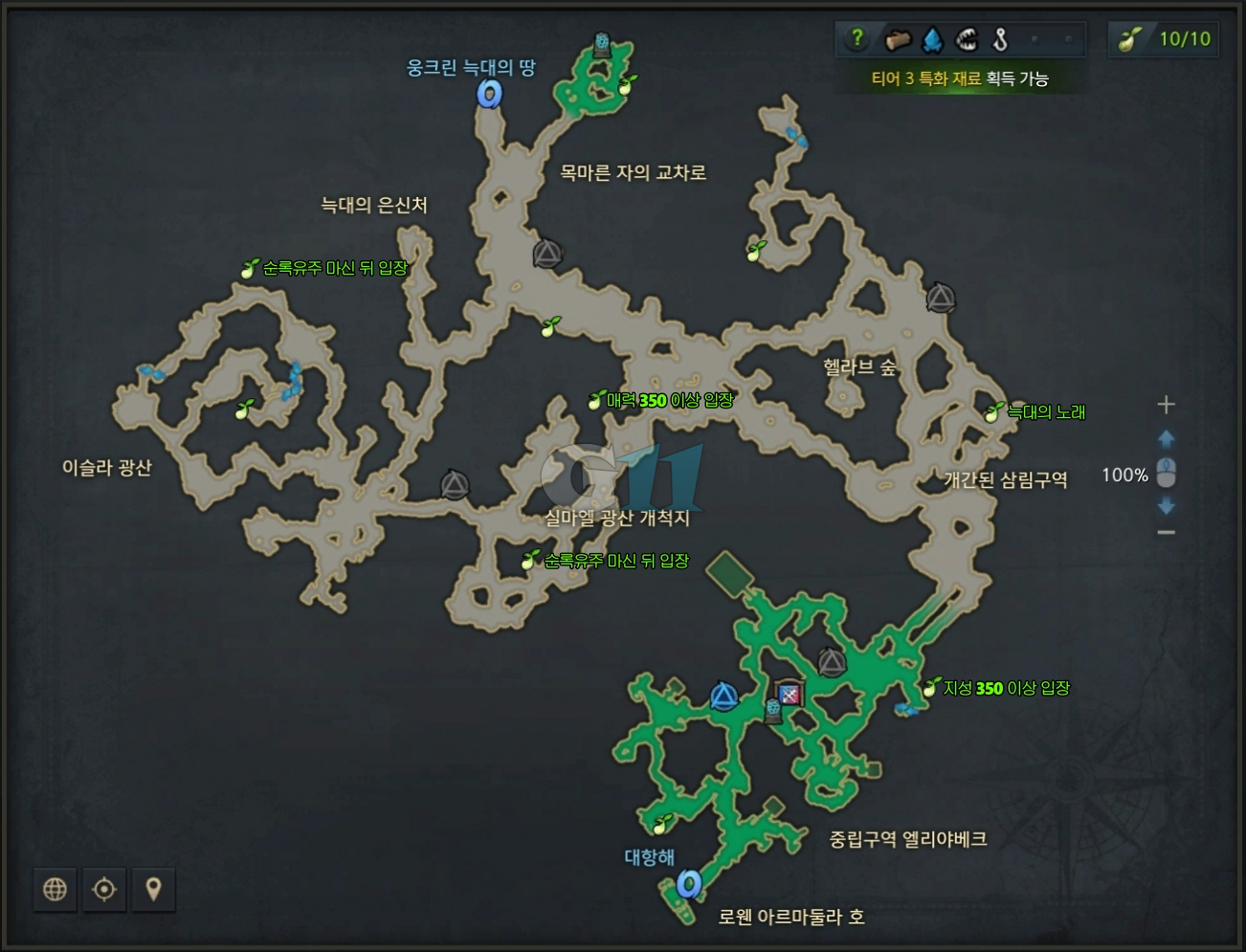Select the map pin marker icon
Image resolution: width=1246 pixels, height=952 pixels.
(x=152, y=889)
